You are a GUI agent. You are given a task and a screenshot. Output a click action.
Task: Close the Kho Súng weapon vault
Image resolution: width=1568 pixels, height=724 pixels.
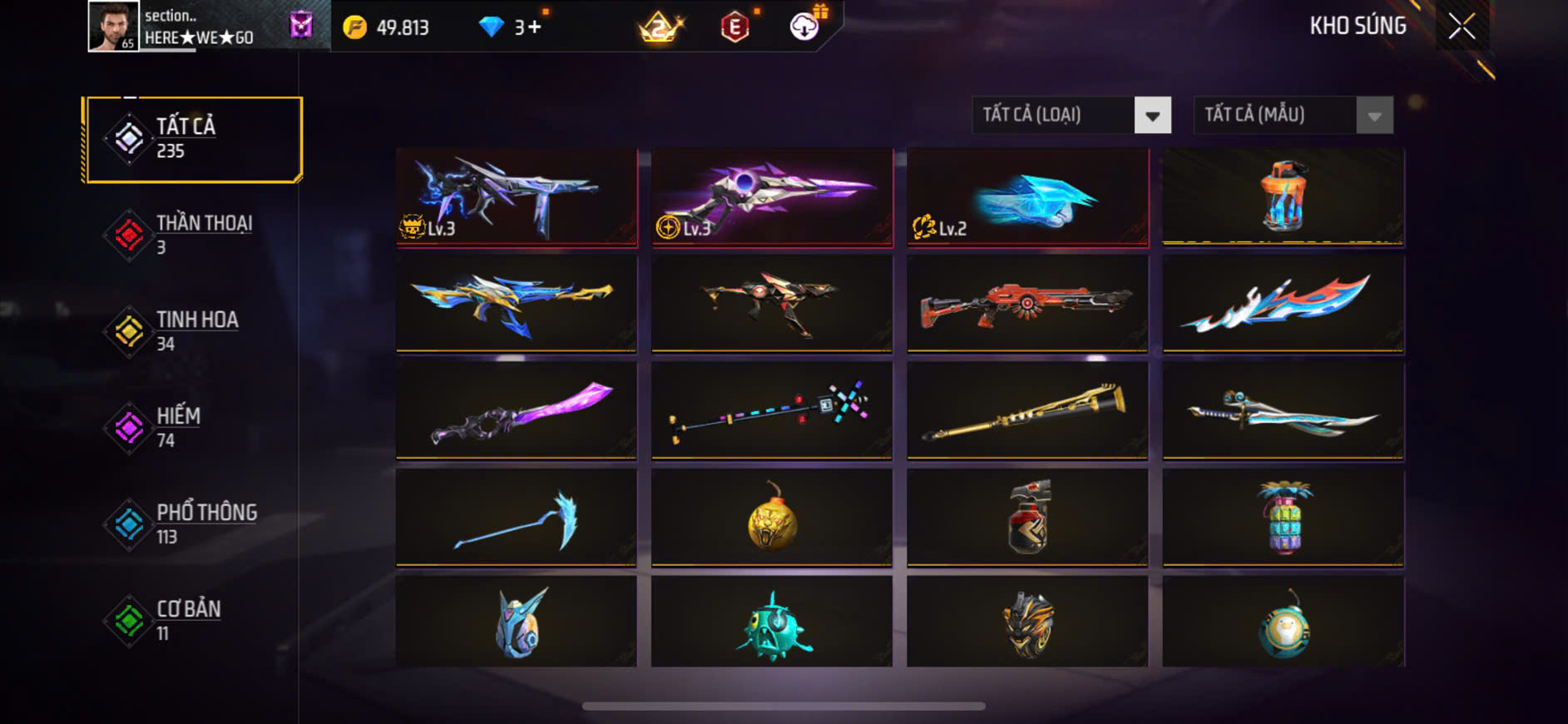[x=1462, y=27]
